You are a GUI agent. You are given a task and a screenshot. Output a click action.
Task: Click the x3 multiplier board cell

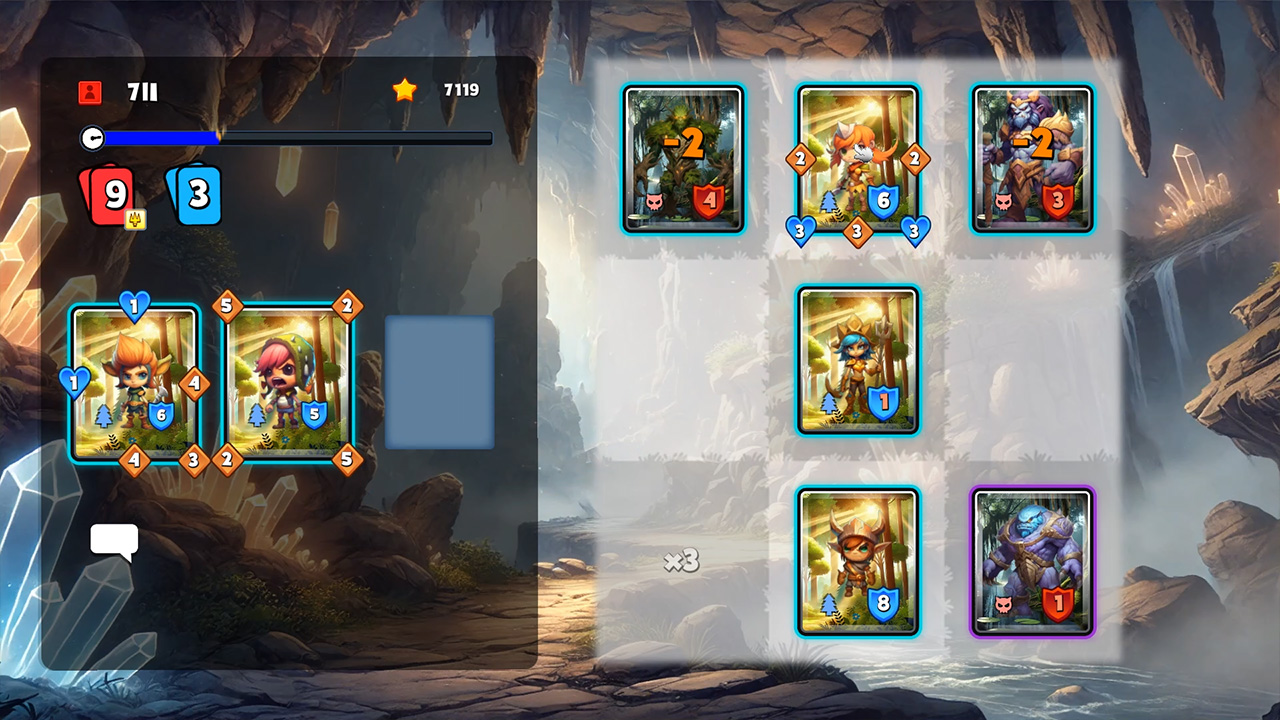683,563
